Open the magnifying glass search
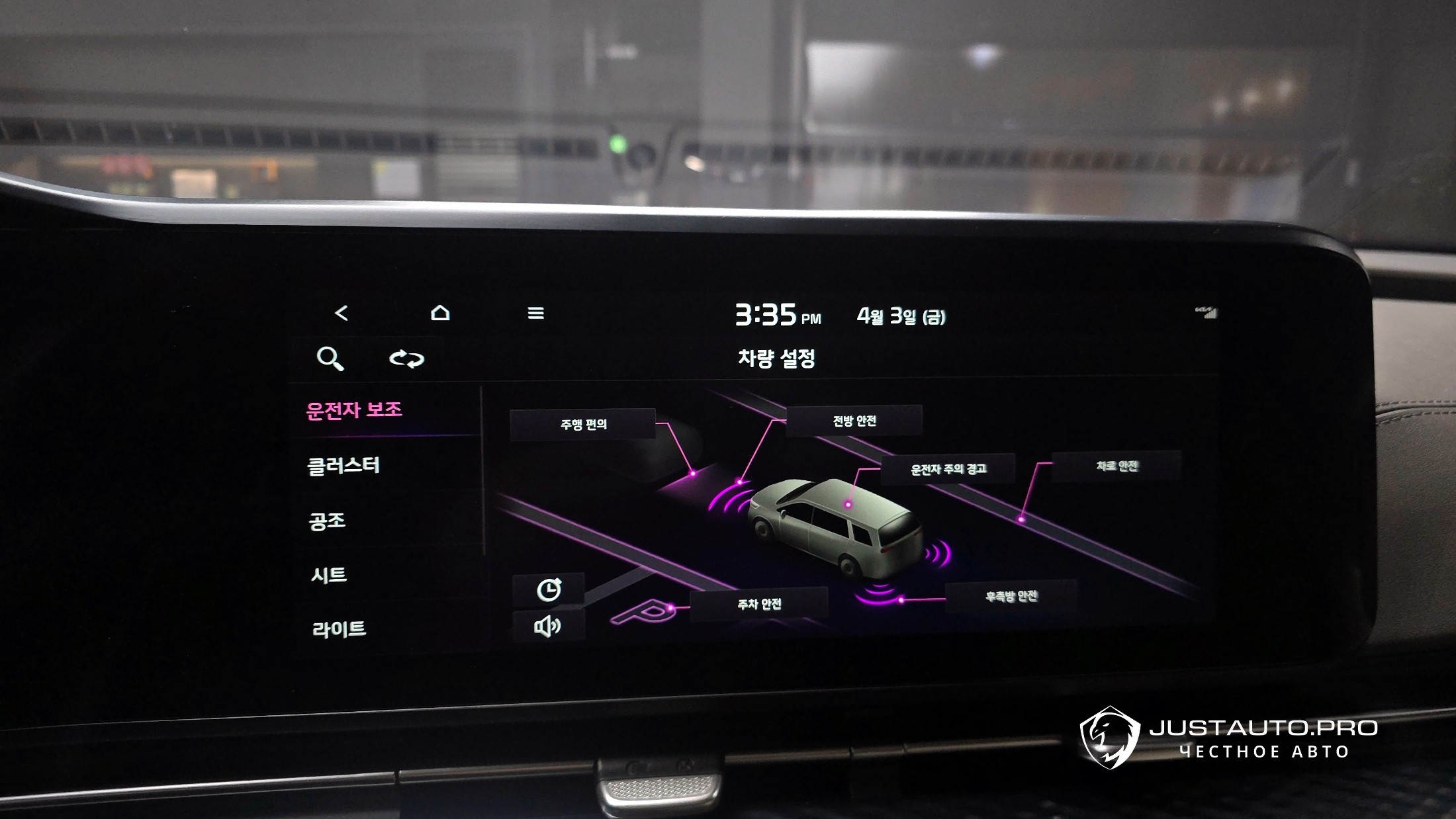 tap(330, 359)
